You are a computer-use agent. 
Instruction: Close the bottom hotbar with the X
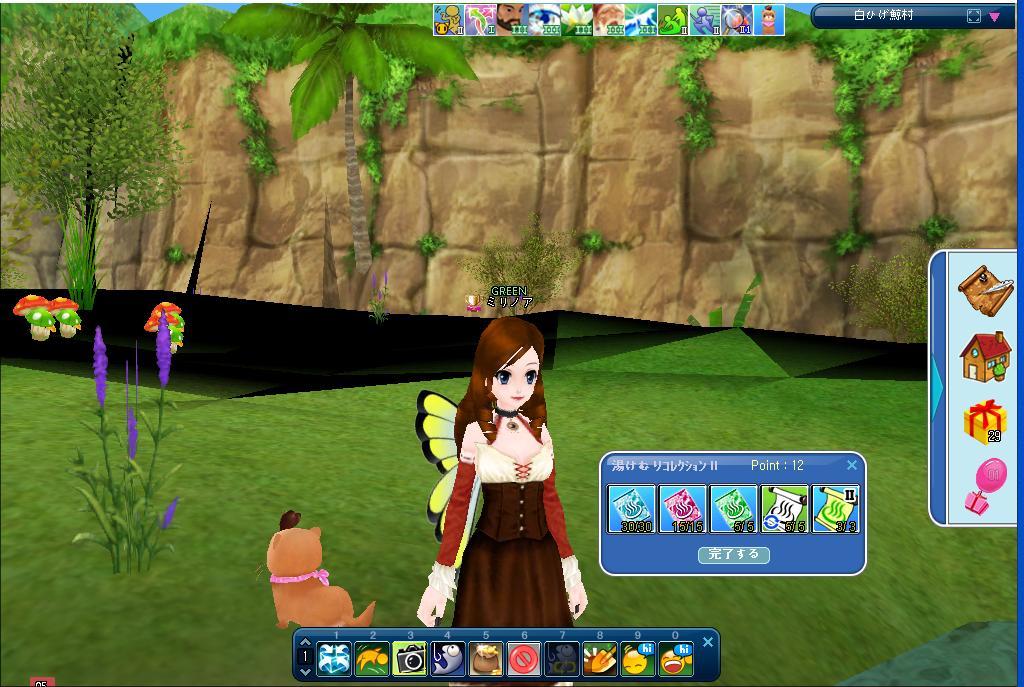pyautogui.click(x=708, y=642)
